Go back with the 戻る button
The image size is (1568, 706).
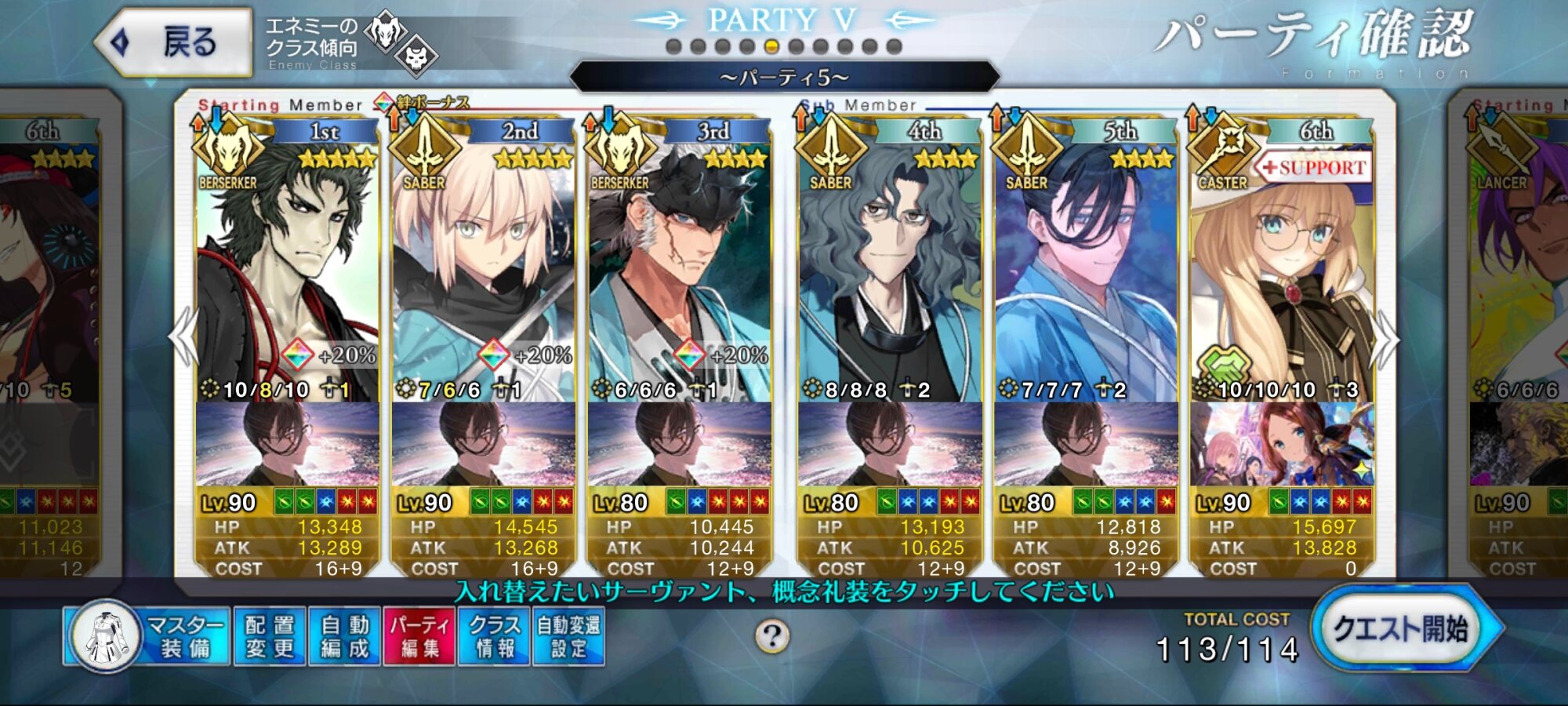point(174,42)
